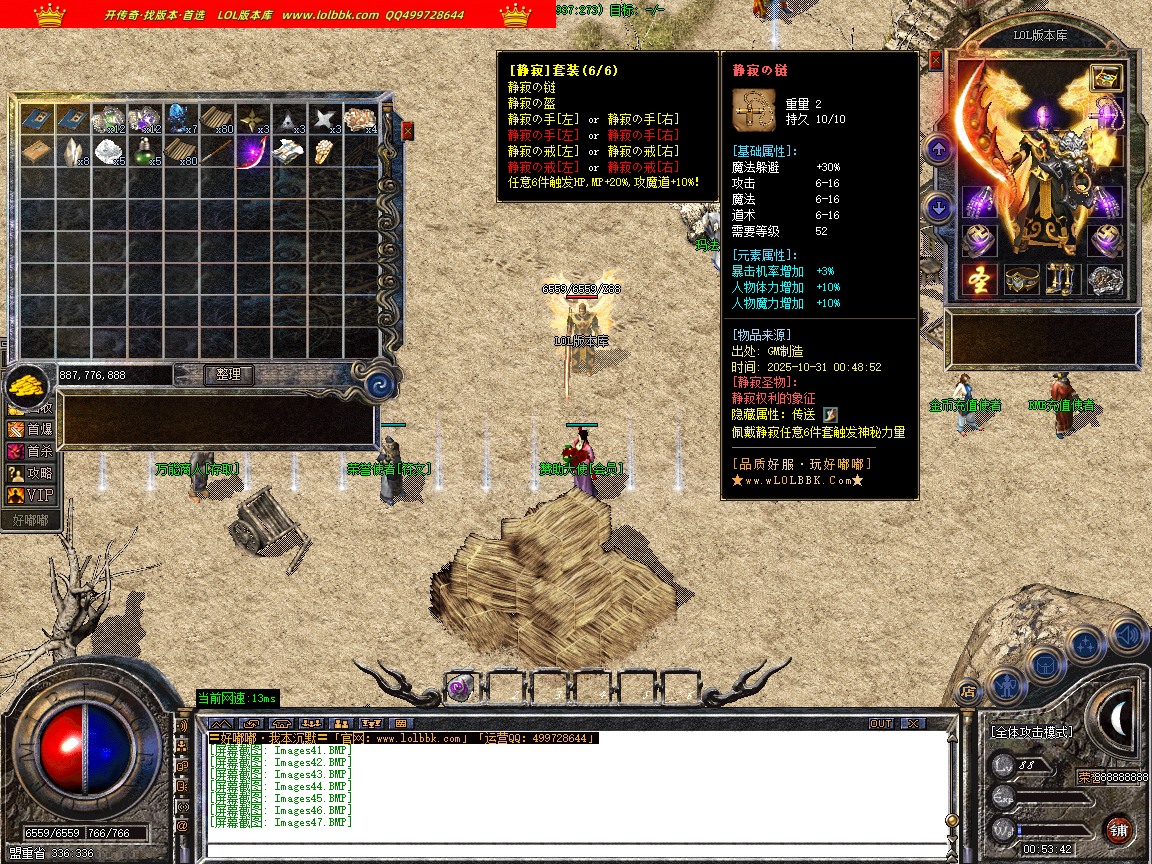This screenshot has height=864, width=1152.
Task: Select the boots equipment slot
Action: (x=1063, y=280)
